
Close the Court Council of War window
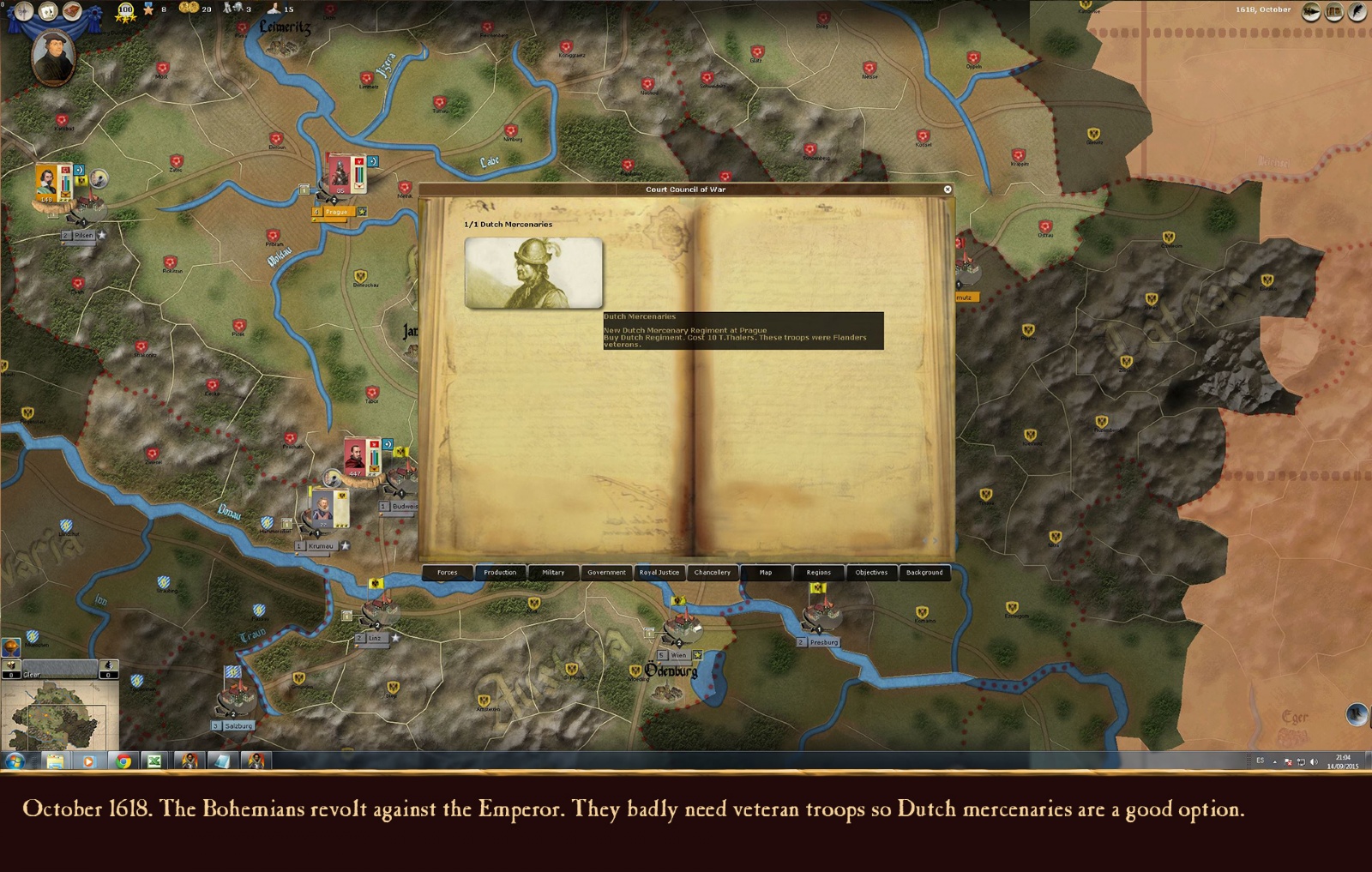tap(948, 189)
